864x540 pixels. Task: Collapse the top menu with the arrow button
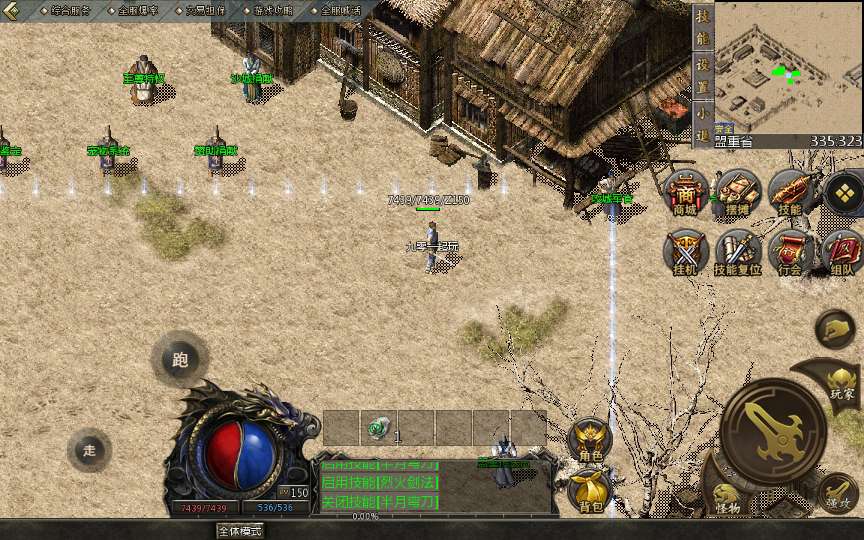pos(13,10)
